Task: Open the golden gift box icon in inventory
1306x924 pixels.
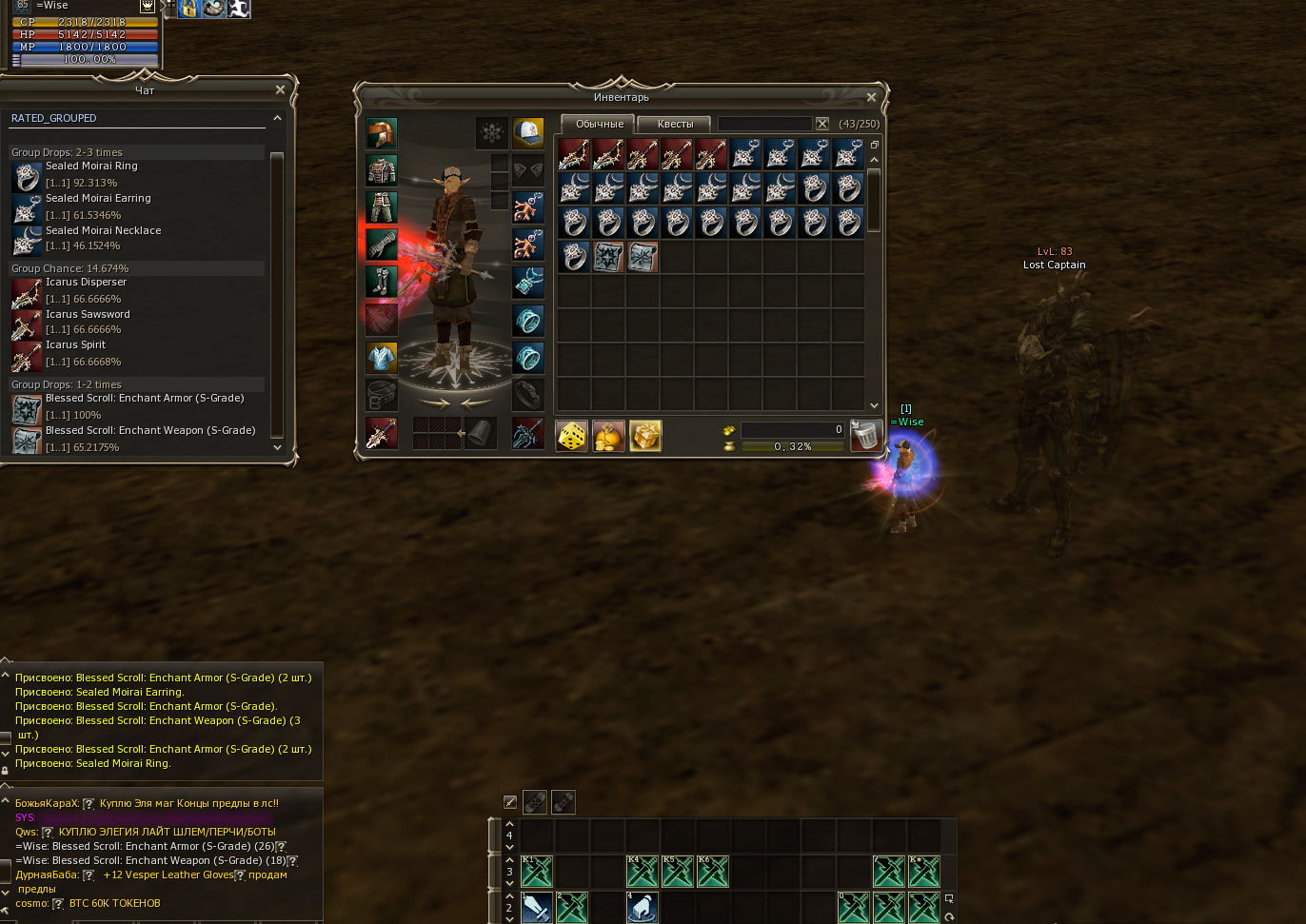Action: coord(645,436)
